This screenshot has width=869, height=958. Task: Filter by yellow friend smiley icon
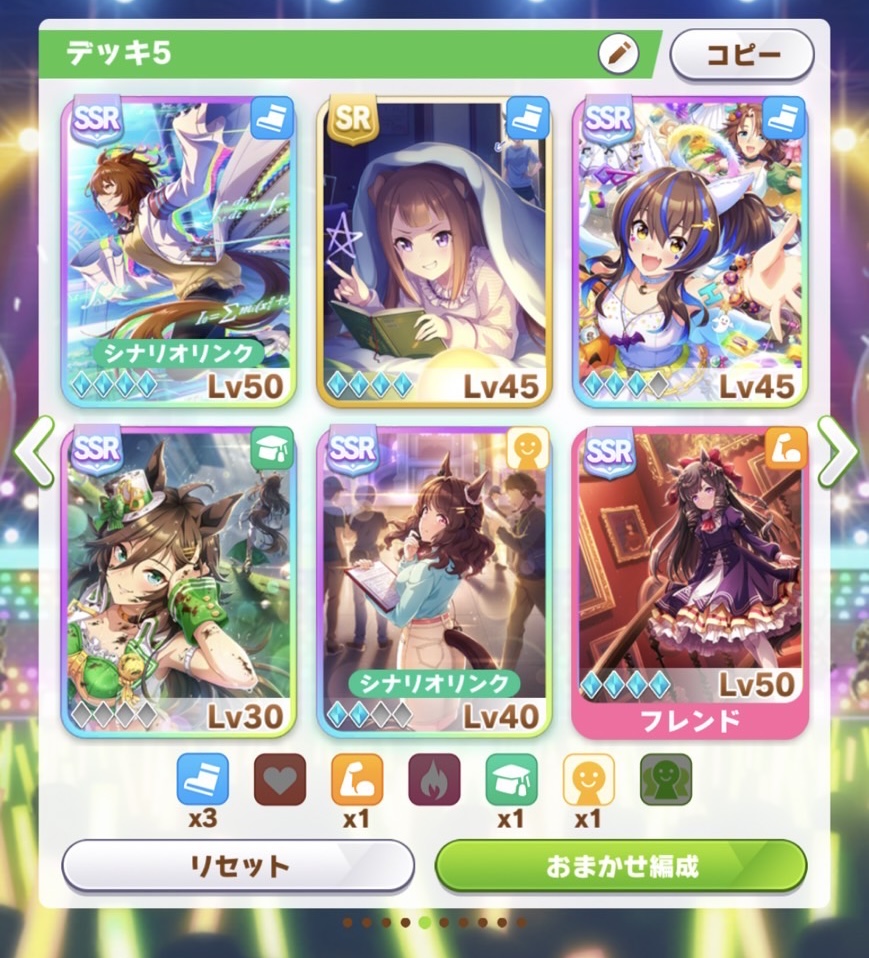[589, 779]
